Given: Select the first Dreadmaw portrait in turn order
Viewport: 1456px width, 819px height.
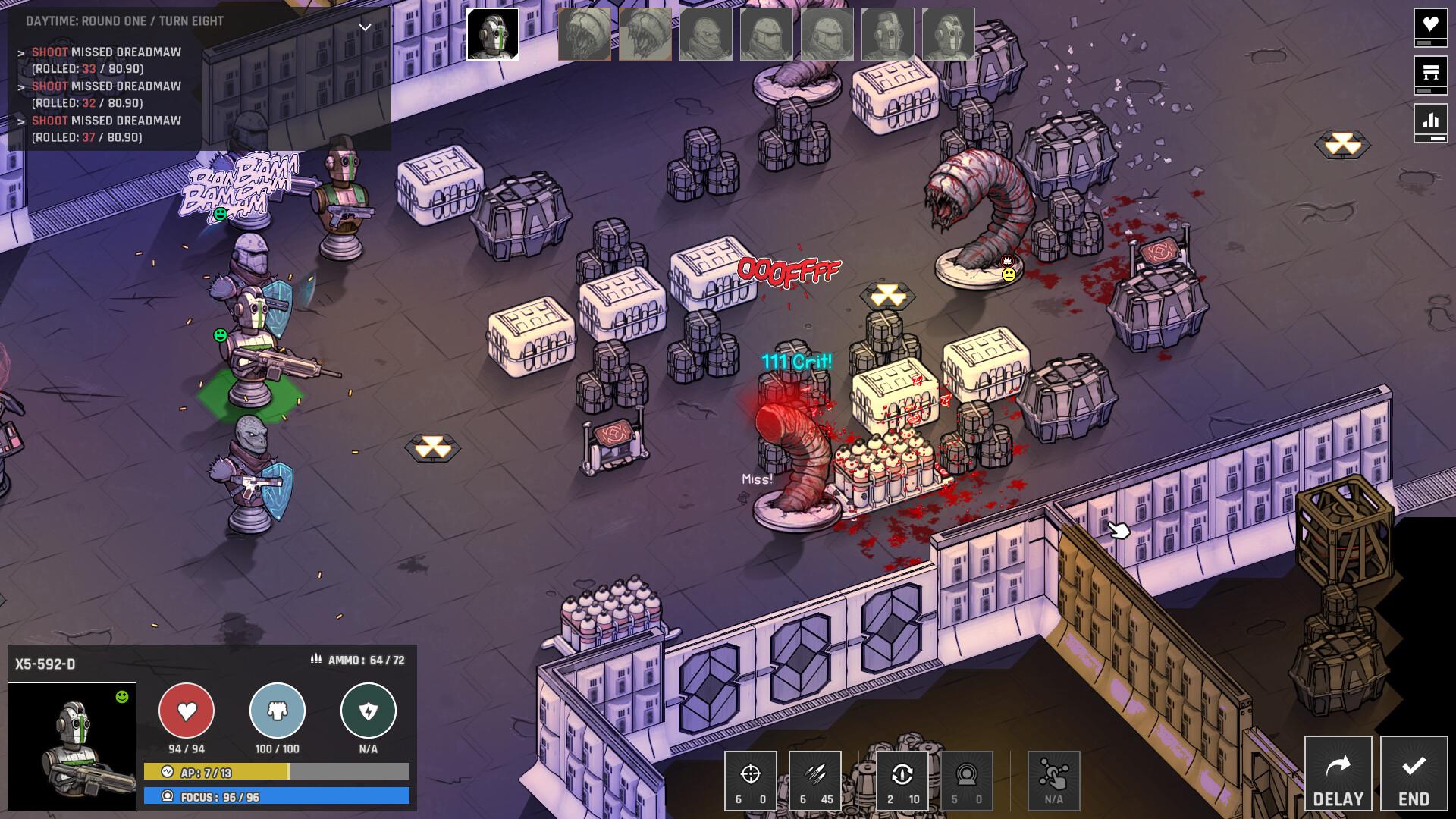Looking at the screenshot, I should pyautogui.click(x=585, y=33).
